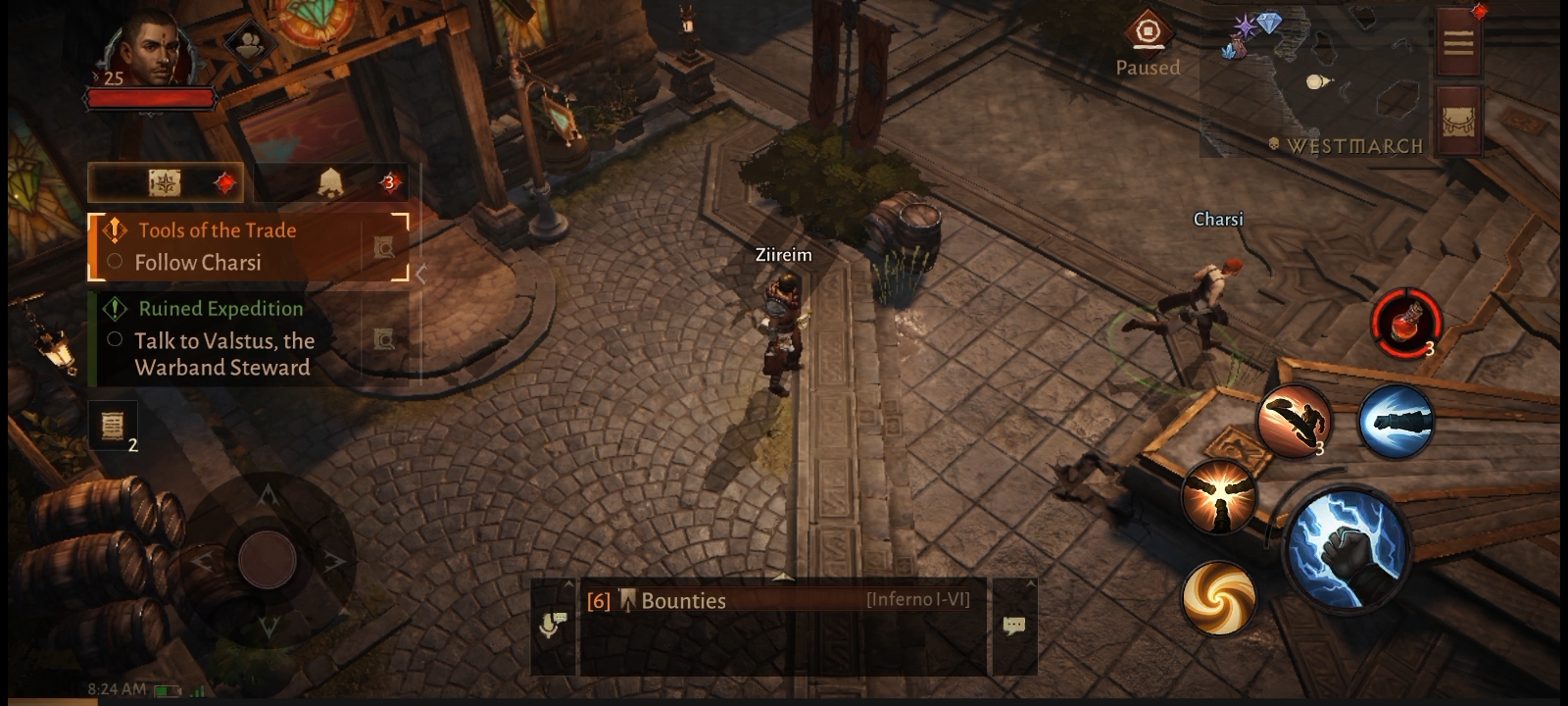Activate the radiant figure skill icon
The height and width of the screenshot is (706, 1568).
tap(1219, 497)
